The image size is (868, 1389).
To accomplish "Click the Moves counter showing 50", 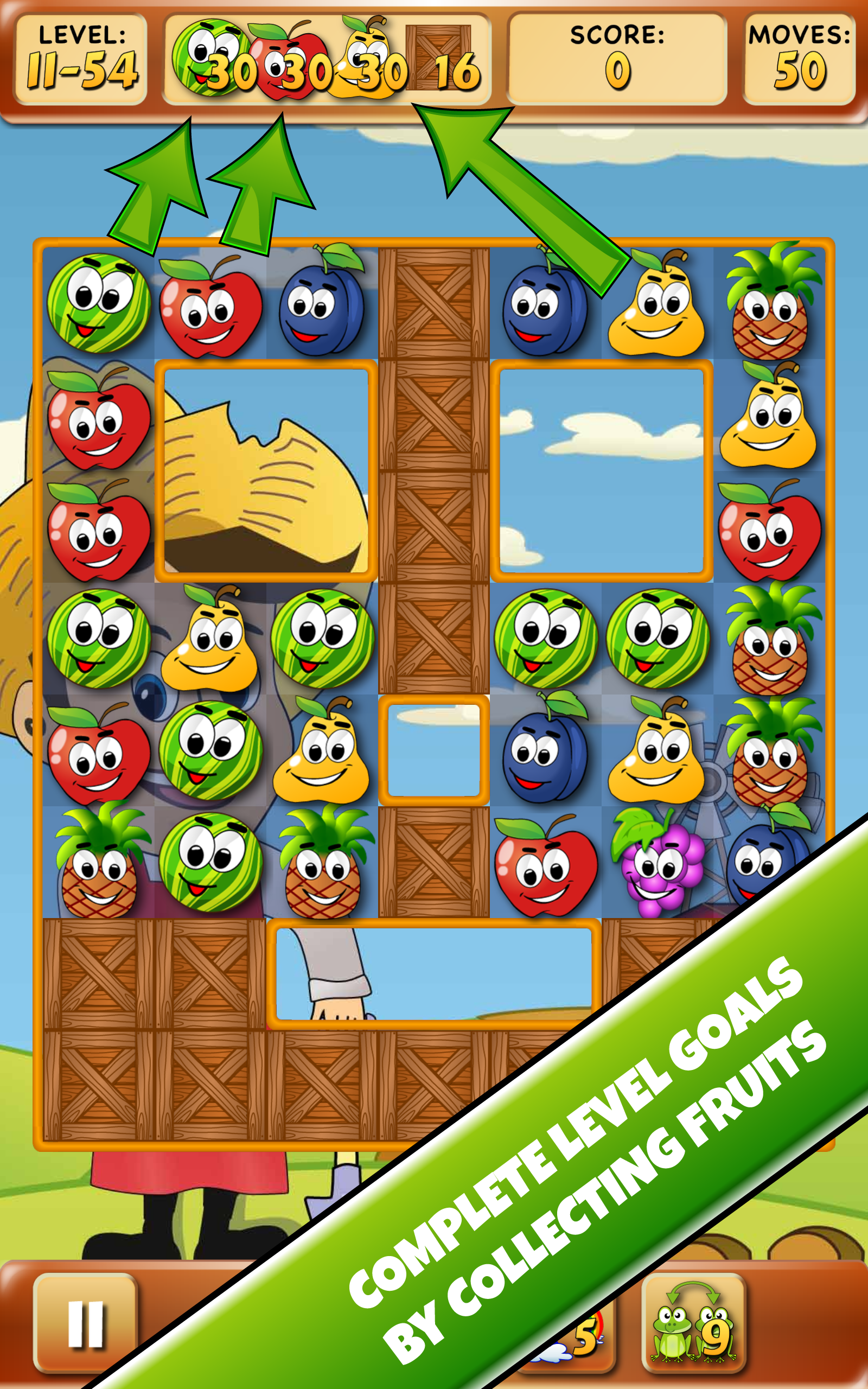I will [x=798, y=60].
